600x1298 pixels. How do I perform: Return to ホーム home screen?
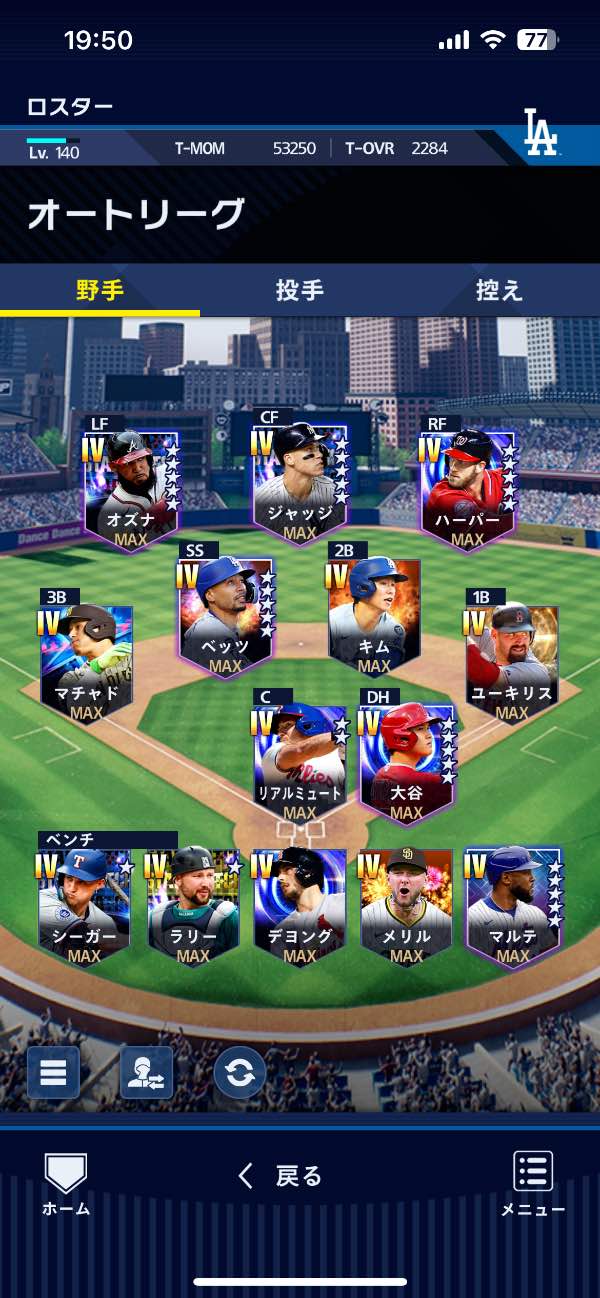point(66,1184)
